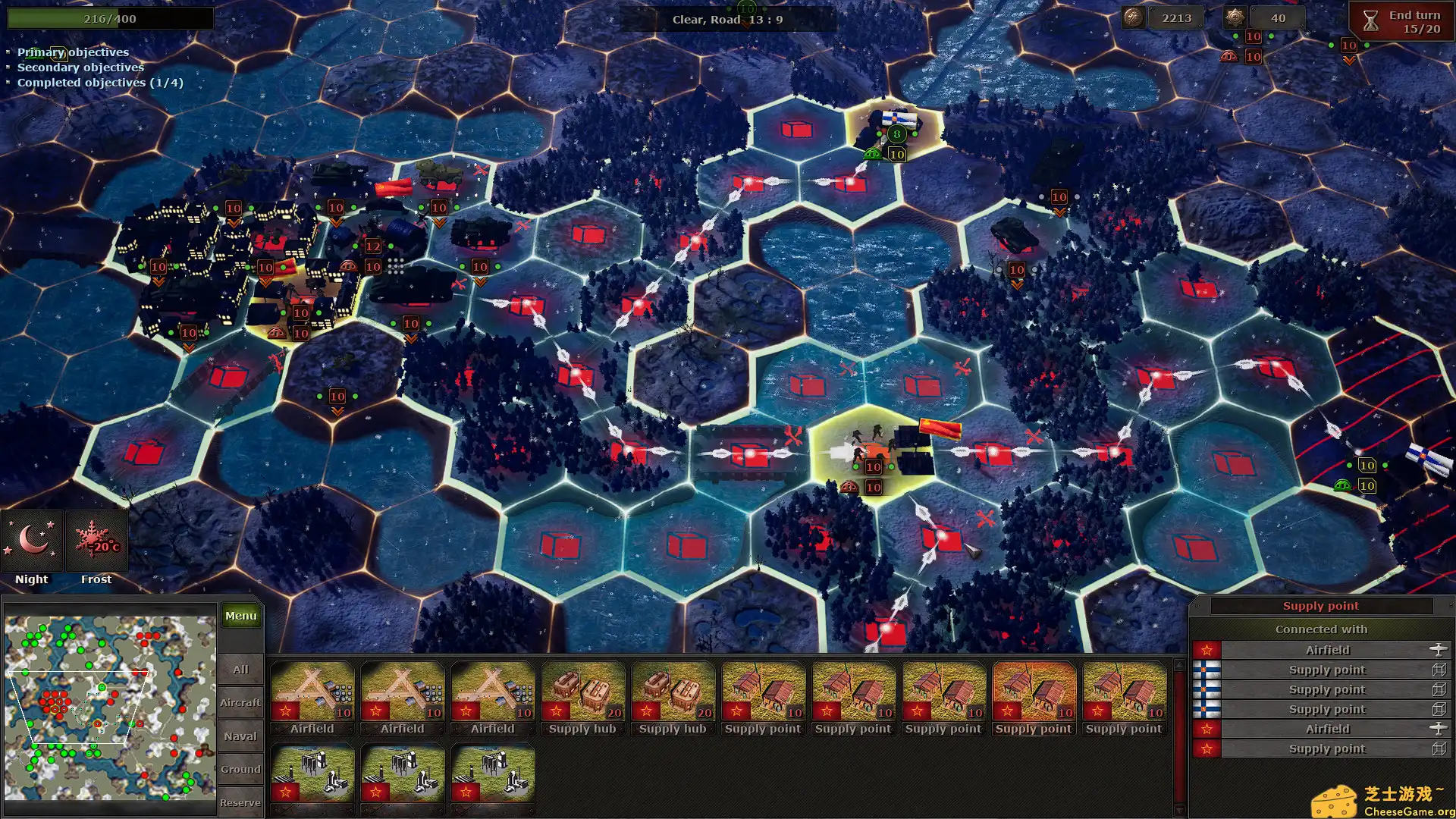This screenshot has height=819, width=1456.
Task: Select the Reserve category button
Action: (x=240, y=802)
